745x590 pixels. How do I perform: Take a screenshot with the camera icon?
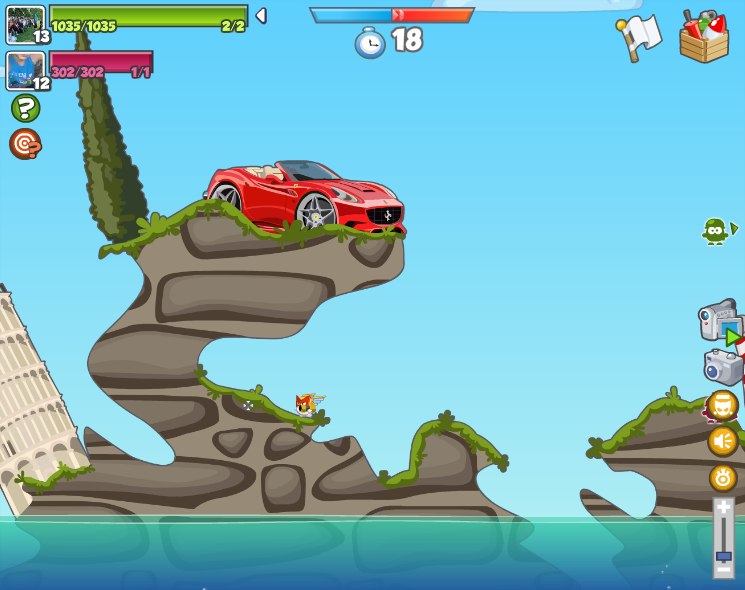click(723, 367)
